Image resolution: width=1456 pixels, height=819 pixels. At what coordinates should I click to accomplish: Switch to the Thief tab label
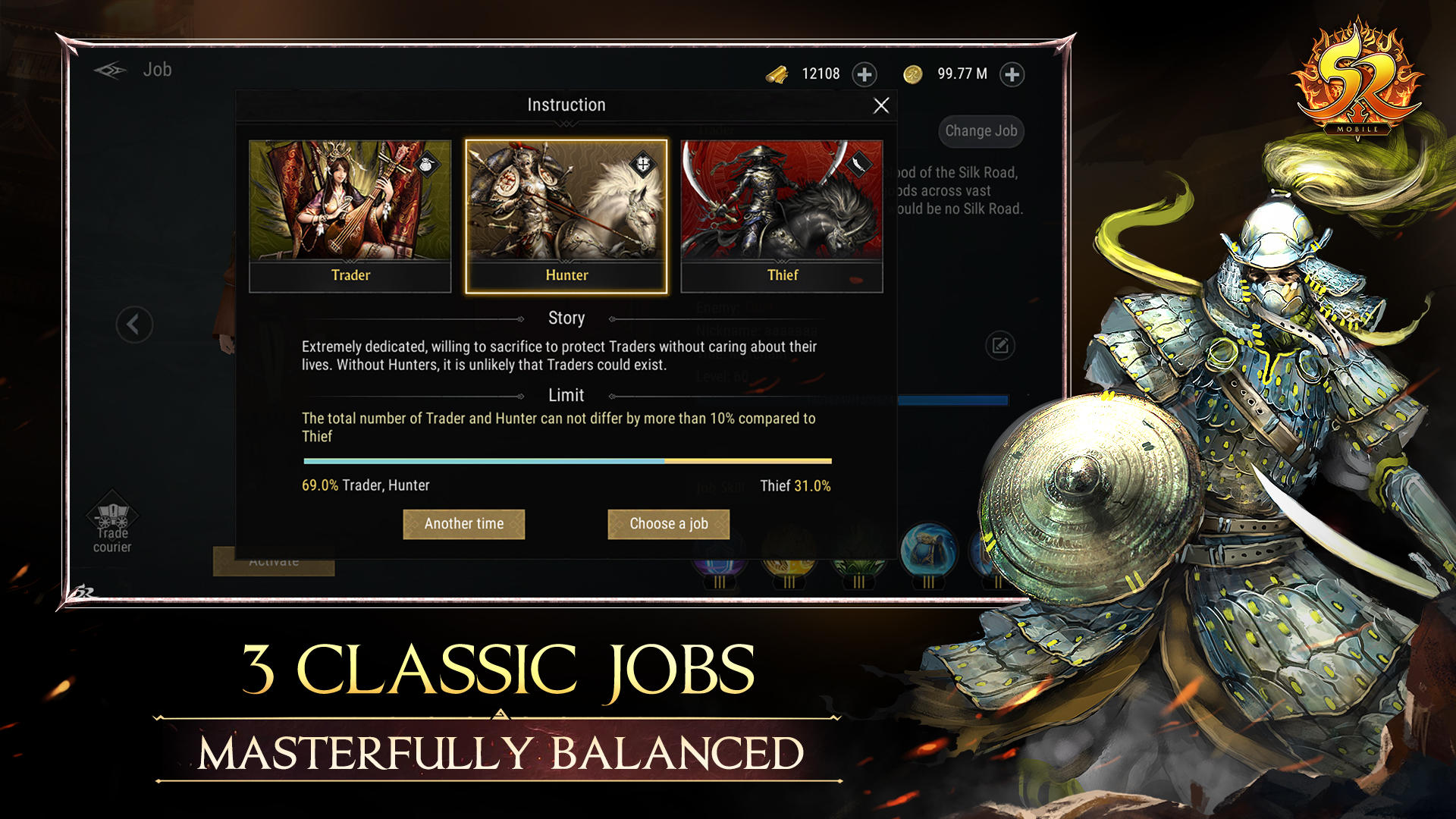pos(782,275)
